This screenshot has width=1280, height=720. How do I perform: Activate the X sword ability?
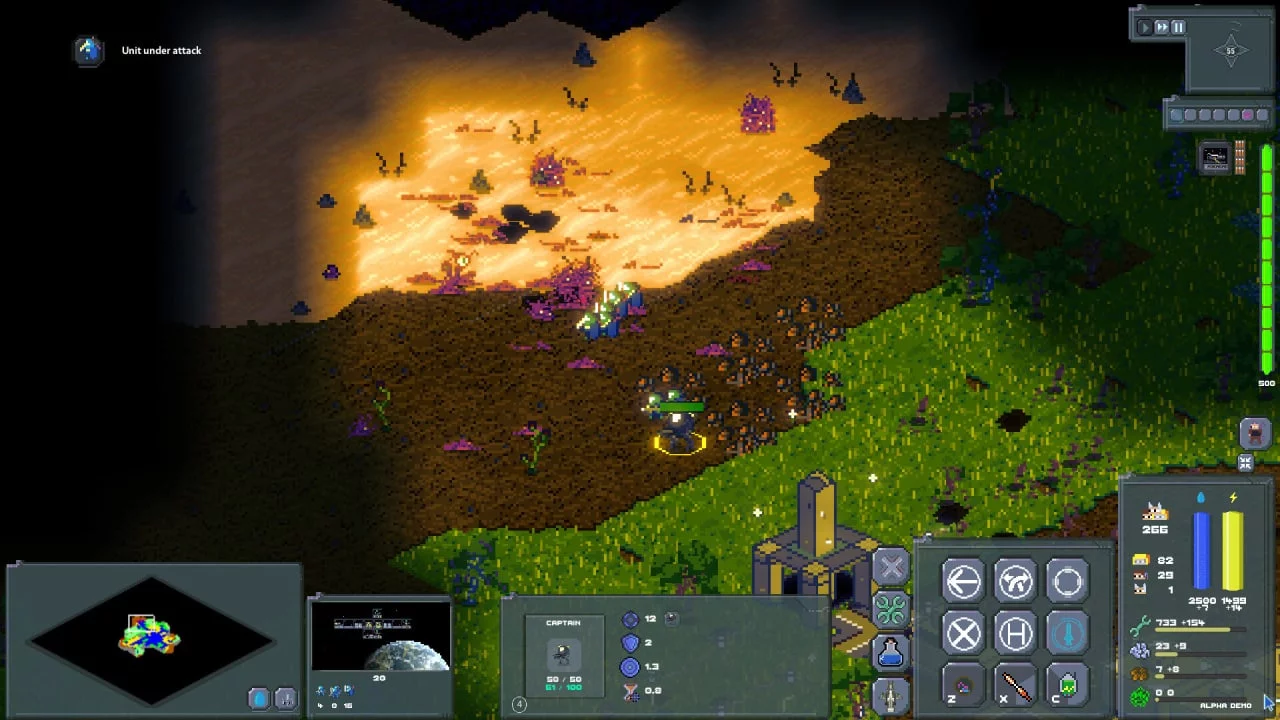tap(1015, 686)
